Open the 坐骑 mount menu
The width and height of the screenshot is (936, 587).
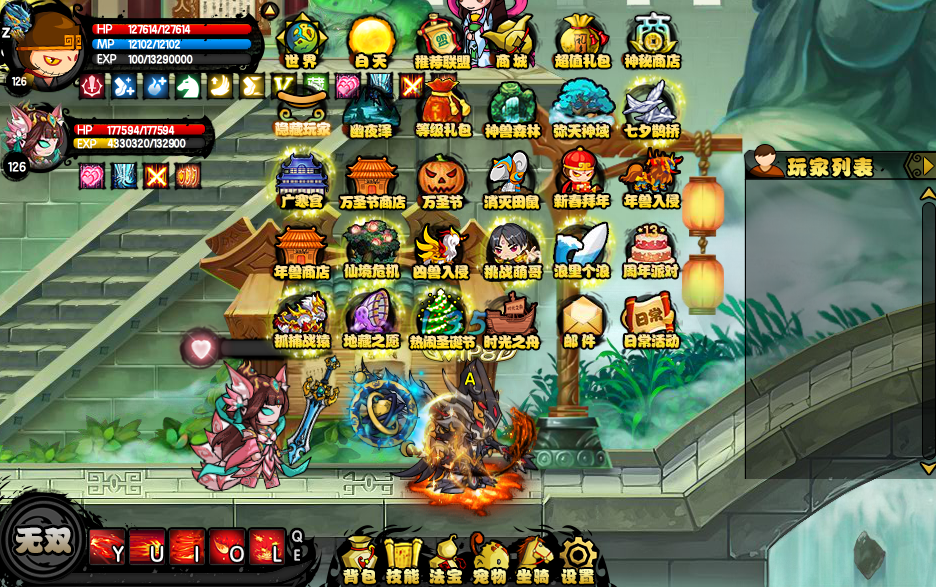tap(534, 559)
